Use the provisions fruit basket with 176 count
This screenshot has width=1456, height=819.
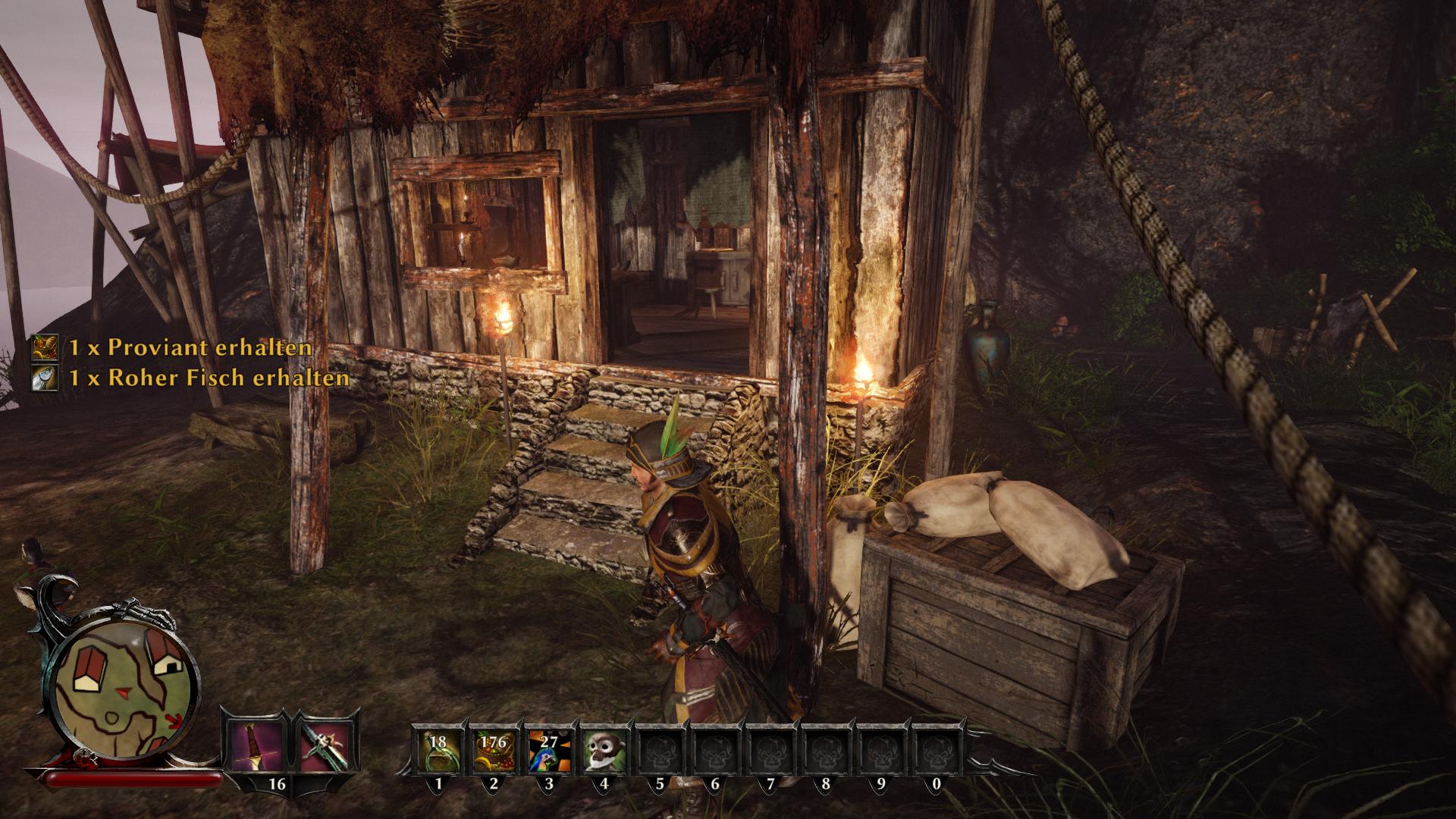[494, 749]
